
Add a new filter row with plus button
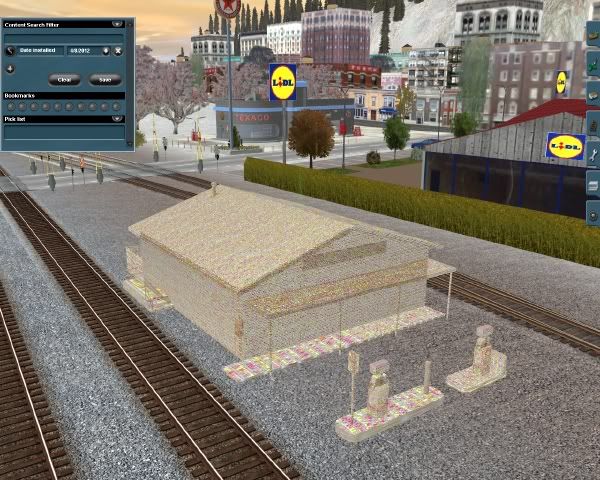(x=9, y=69)
